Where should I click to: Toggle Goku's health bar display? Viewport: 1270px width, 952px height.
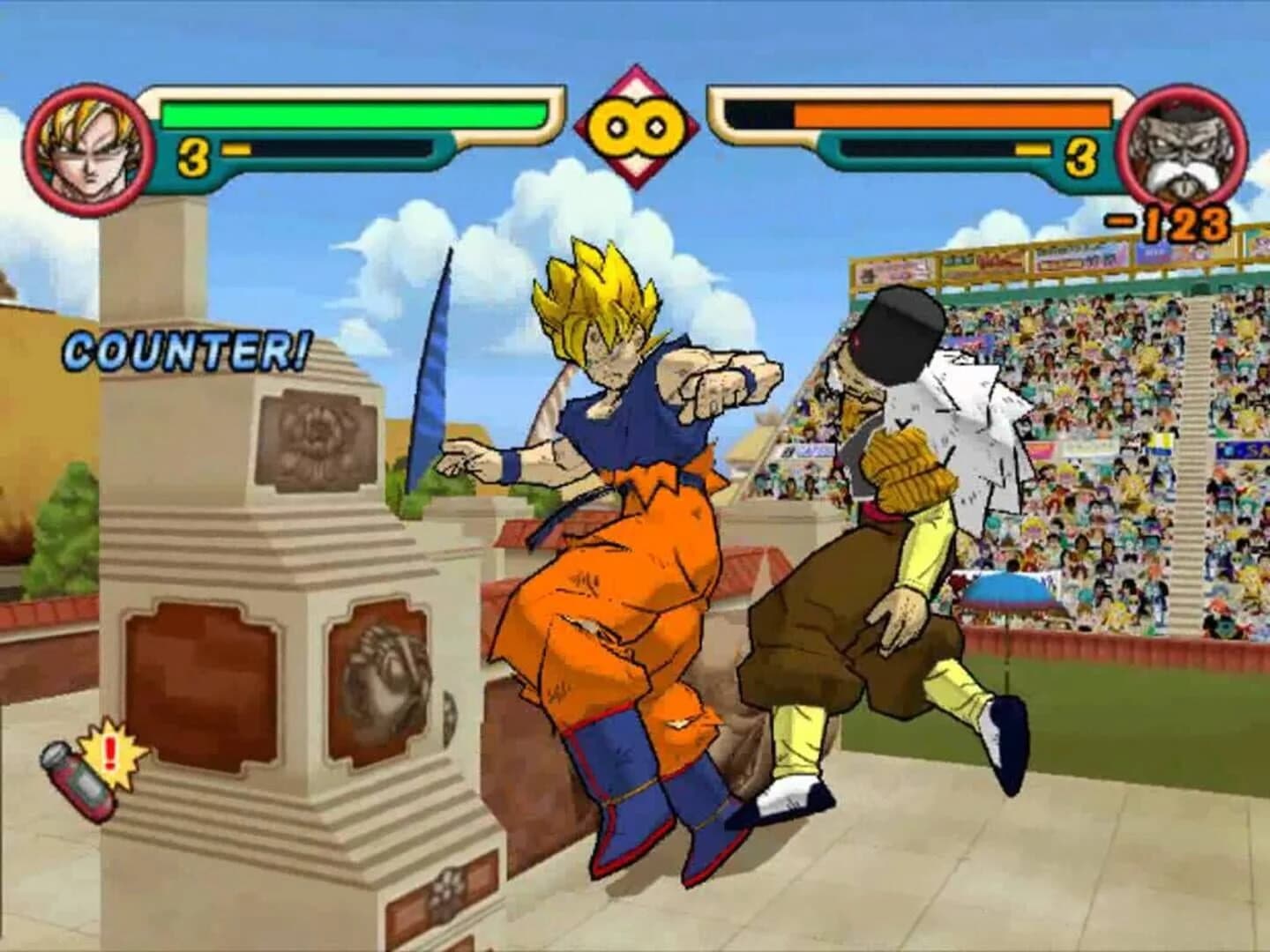tap(353, 113)
